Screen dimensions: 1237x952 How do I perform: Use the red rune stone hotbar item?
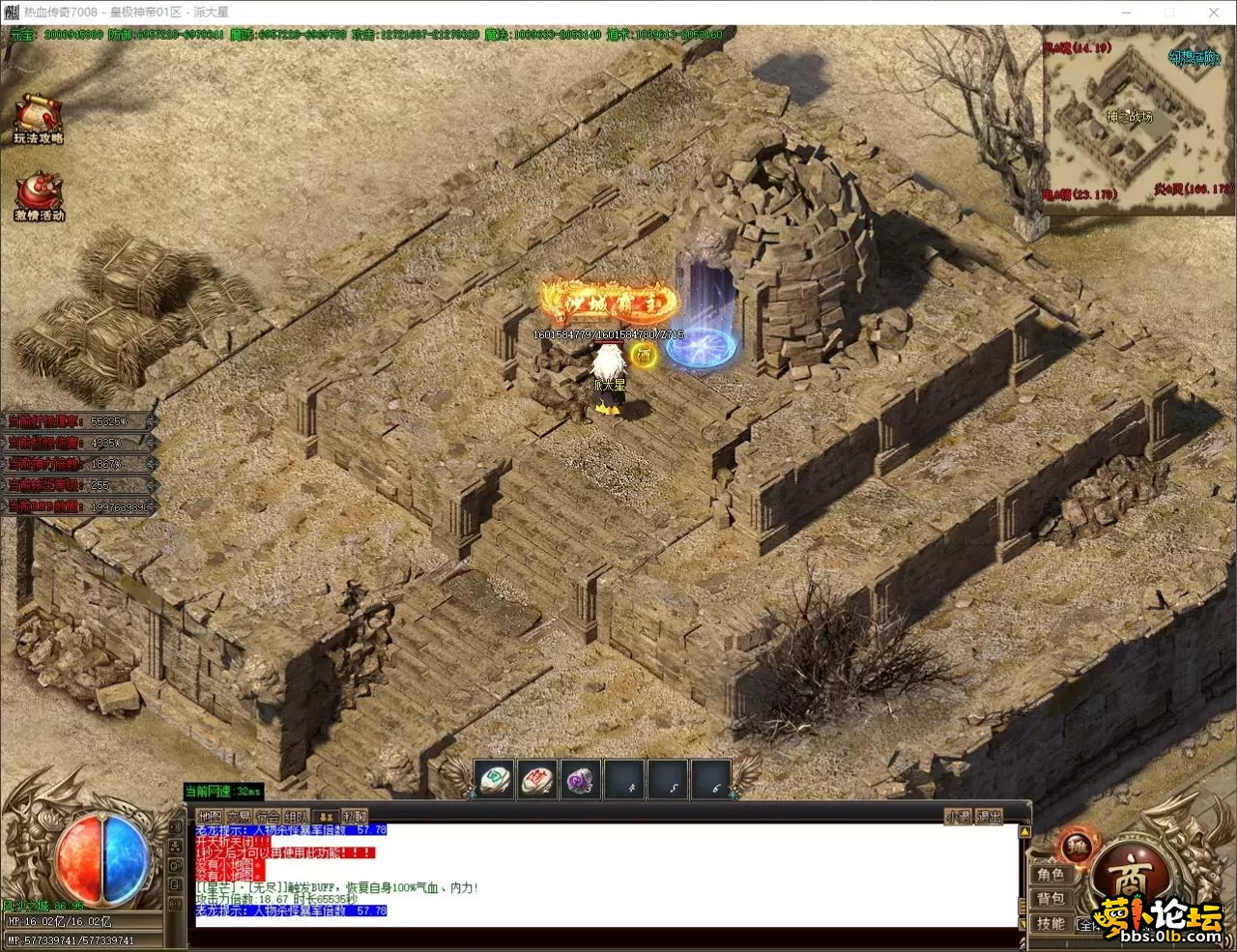(537, 779)
